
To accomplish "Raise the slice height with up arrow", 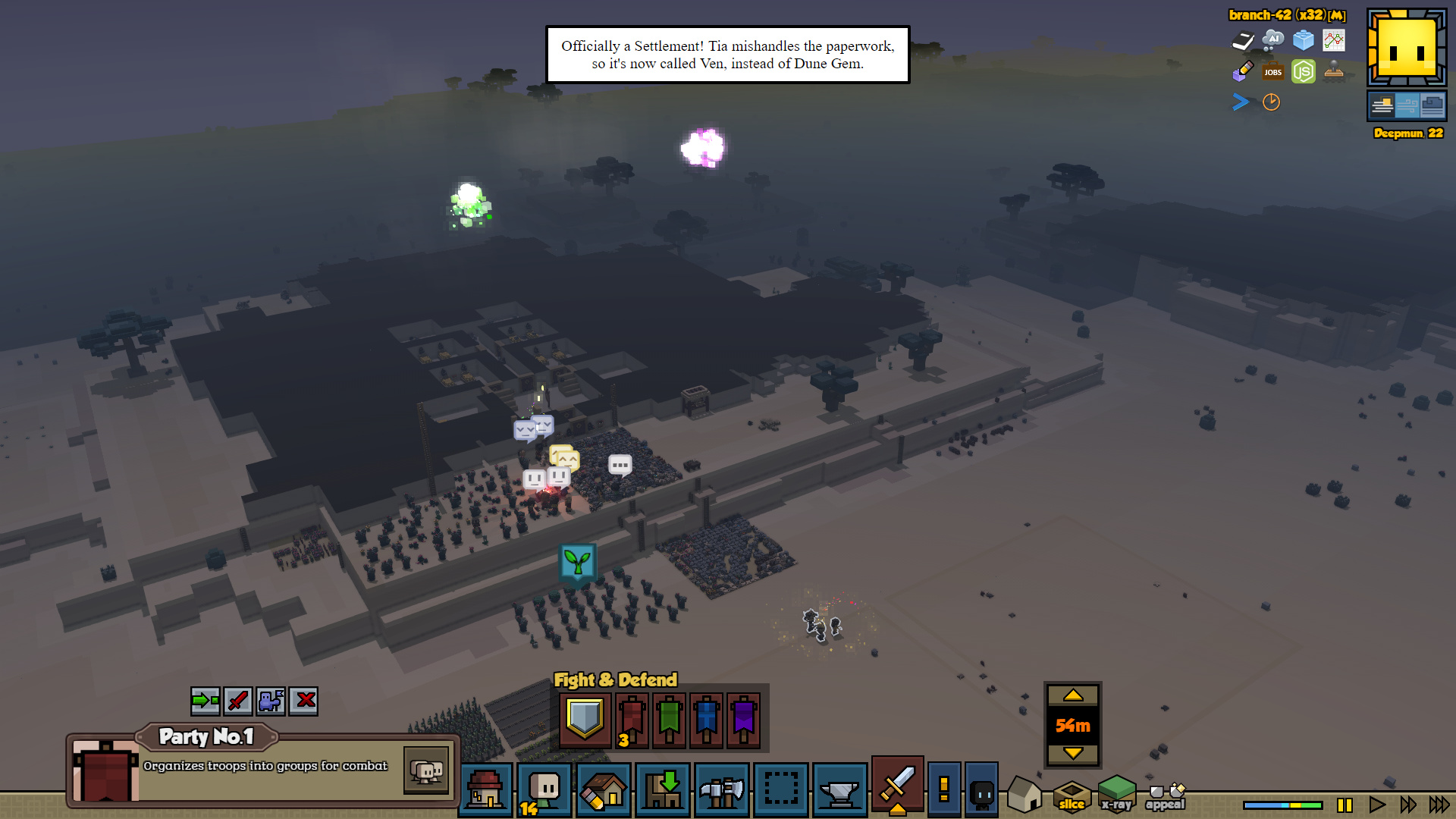I will point(1072,695).
